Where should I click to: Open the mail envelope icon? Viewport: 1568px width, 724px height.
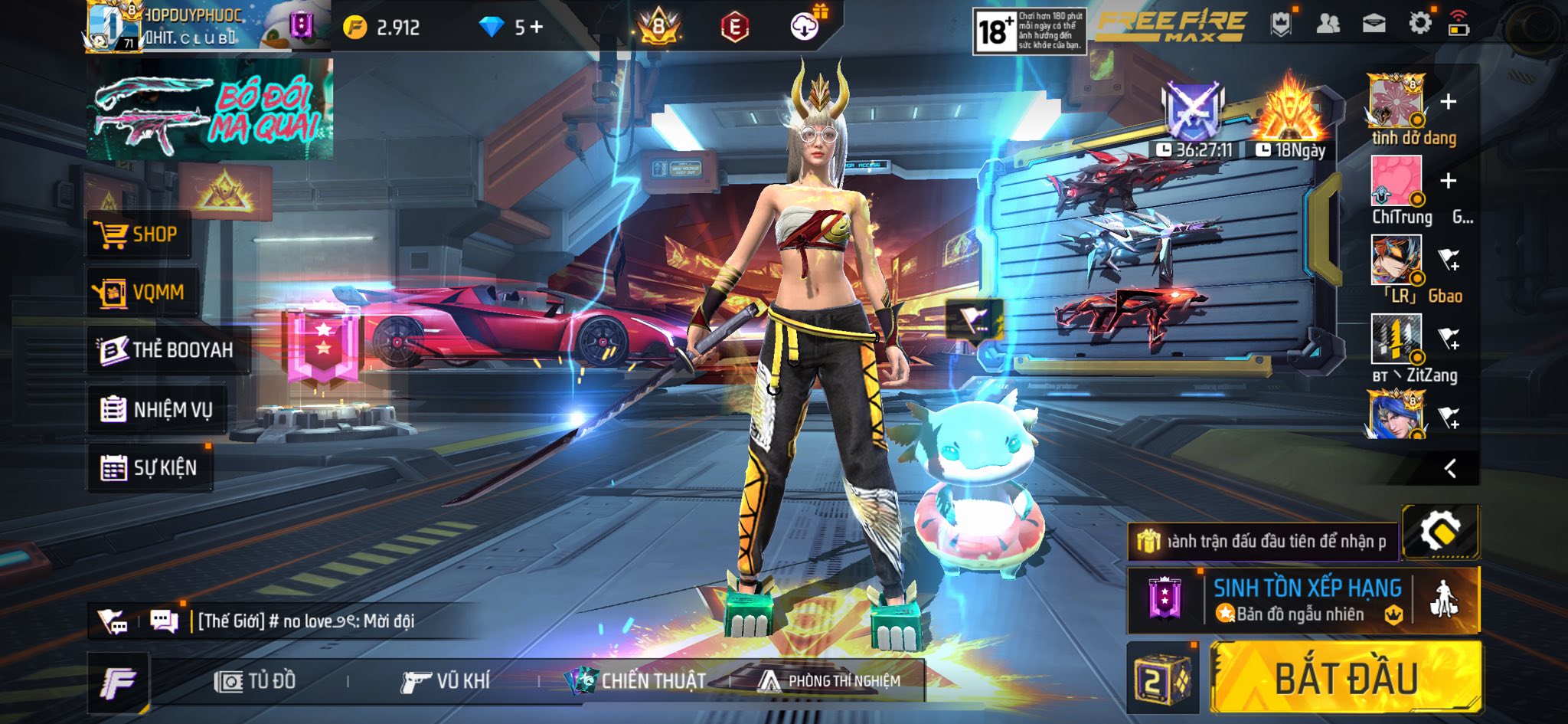(1374, 24)
